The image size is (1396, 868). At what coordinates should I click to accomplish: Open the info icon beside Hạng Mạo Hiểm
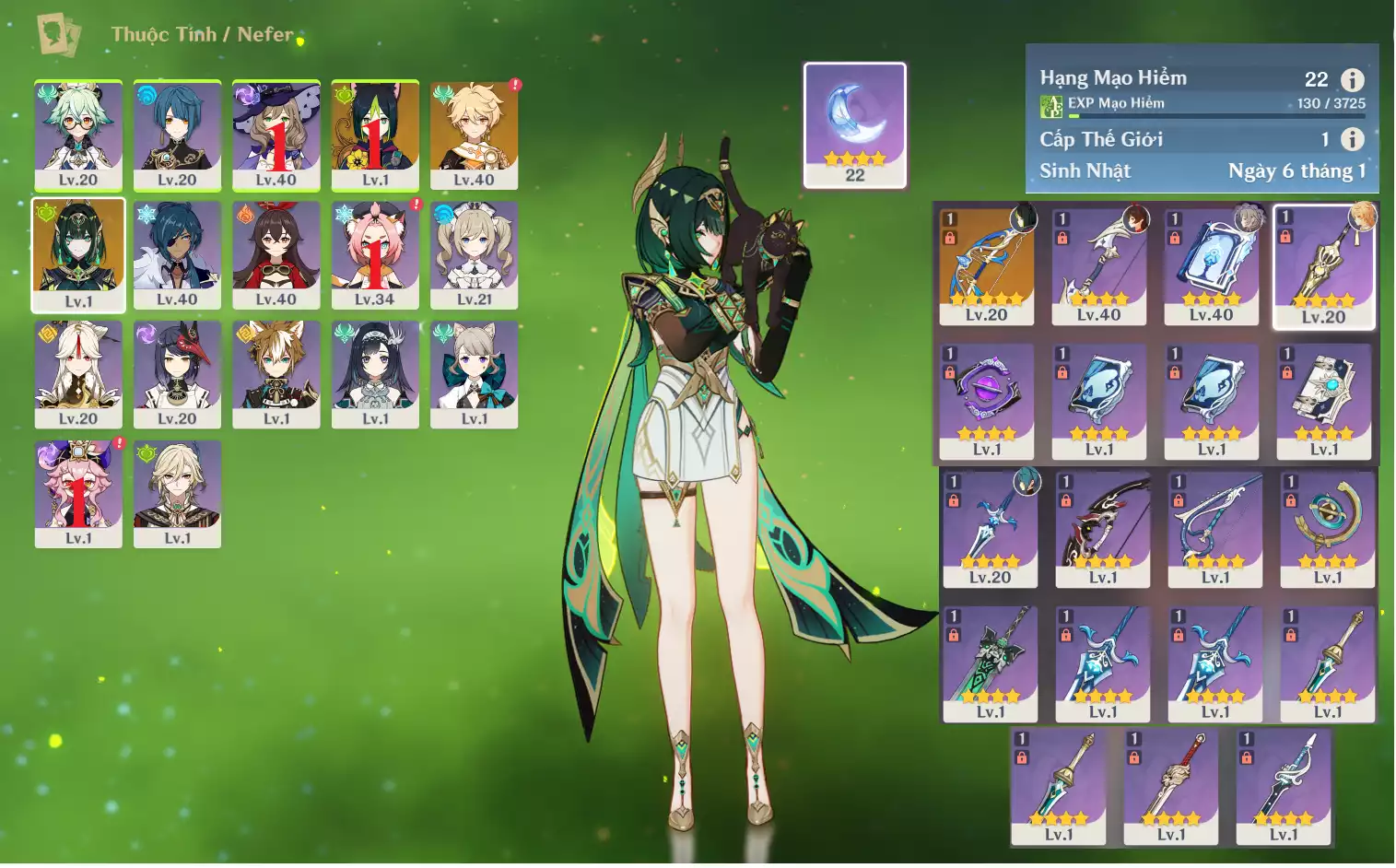pos(1352,80)
